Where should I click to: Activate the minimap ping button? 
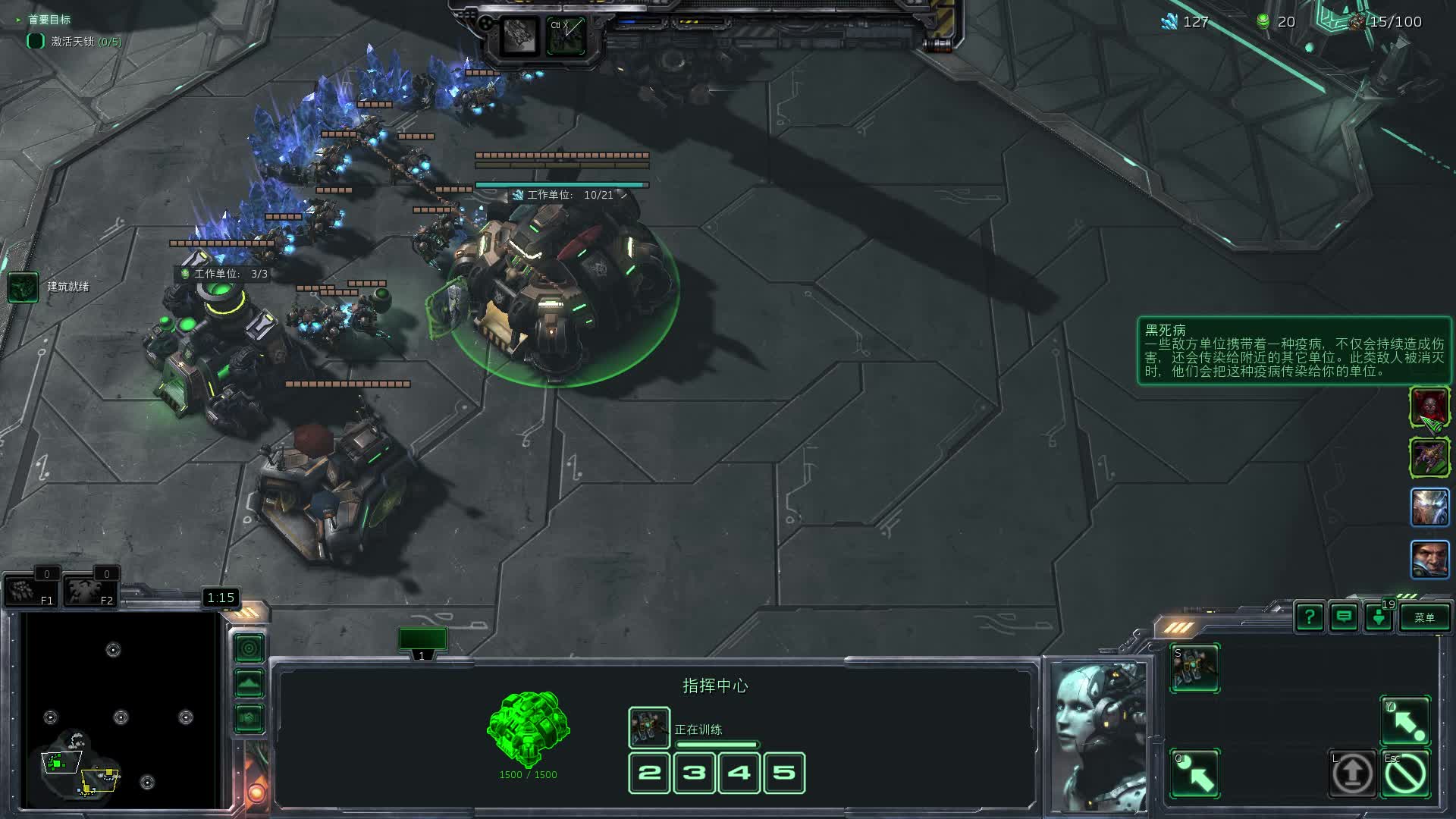[x=249, y=648]
